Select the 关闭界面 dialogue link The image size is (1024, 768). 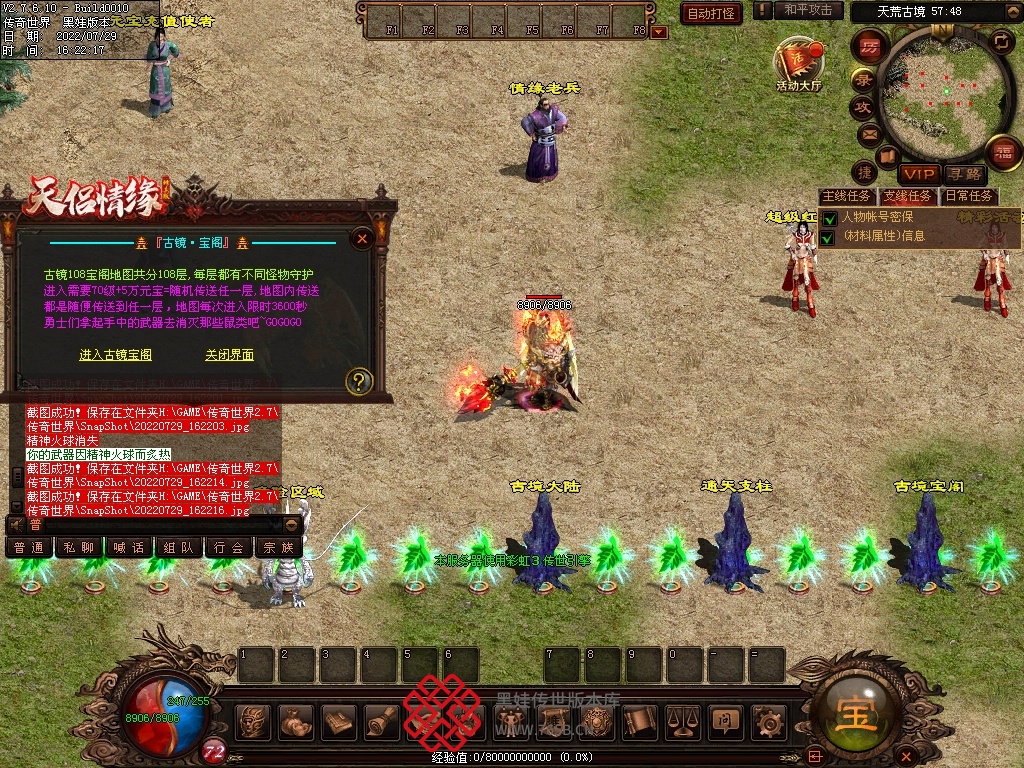point(229,355)
